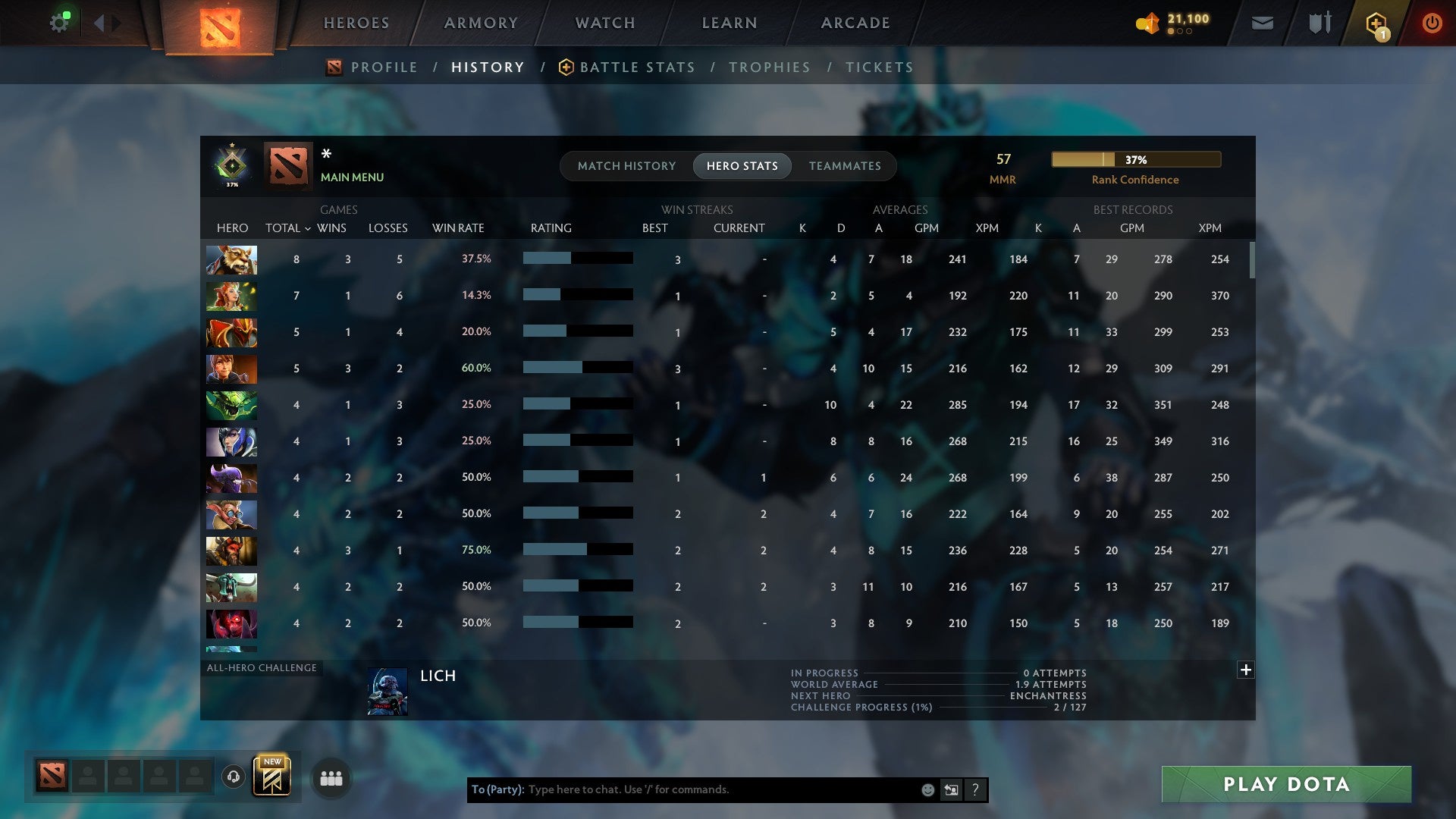Toggle the TOTAL column sort order

[x=285, y=227]
